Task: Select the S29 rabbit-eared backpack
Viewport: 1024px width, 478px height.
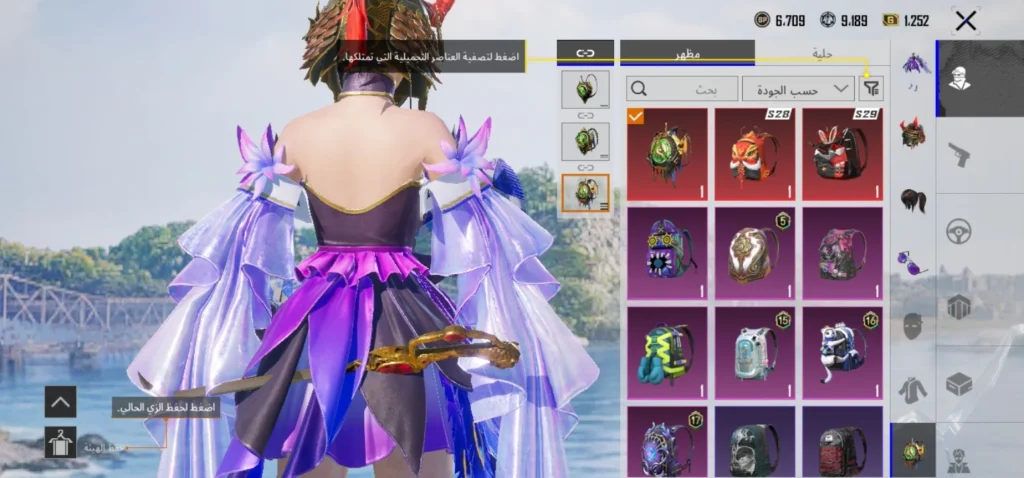Action: (842, 153)
